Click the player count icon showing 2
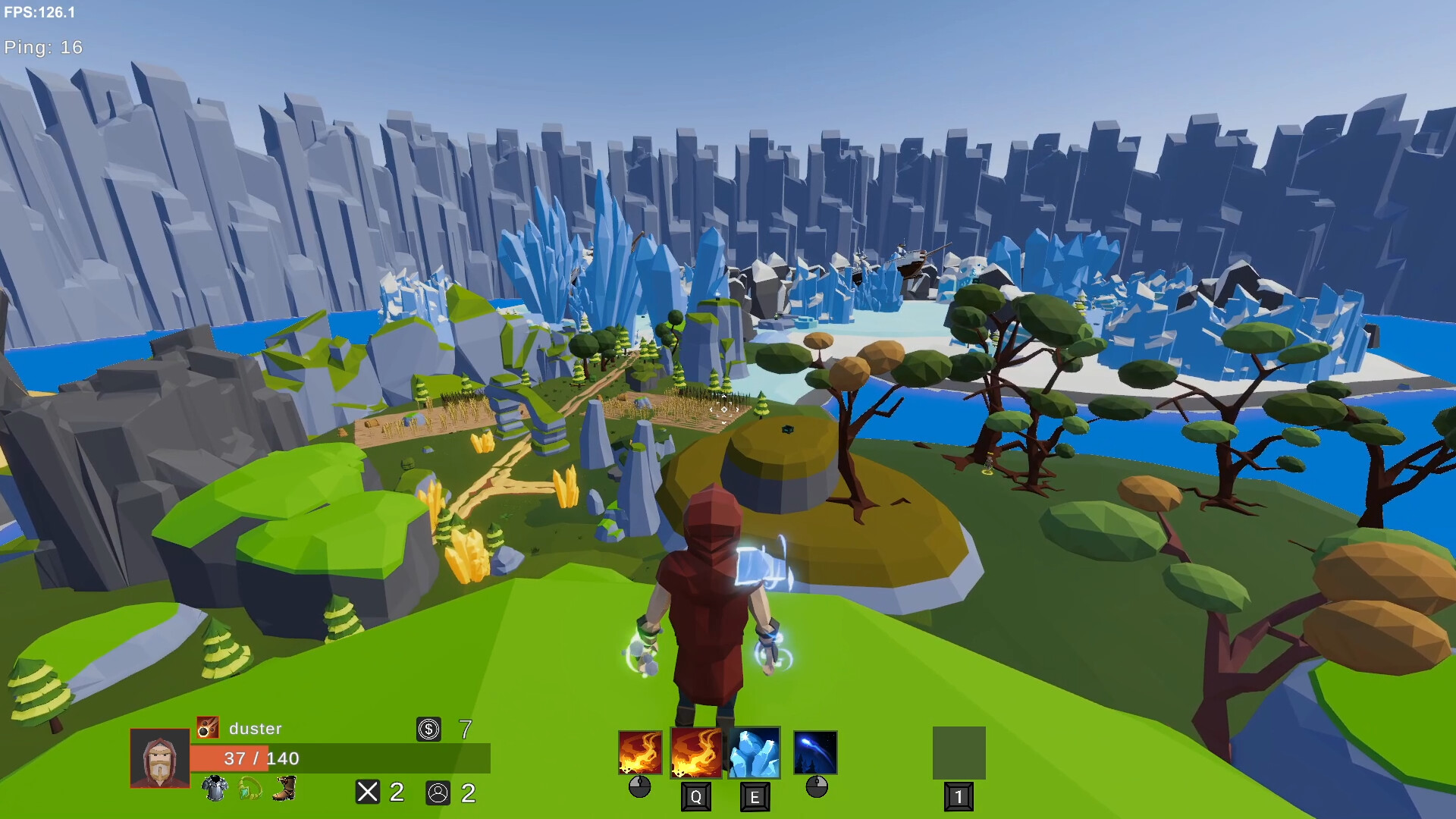 pyautogui.click(x=437, y=792)
